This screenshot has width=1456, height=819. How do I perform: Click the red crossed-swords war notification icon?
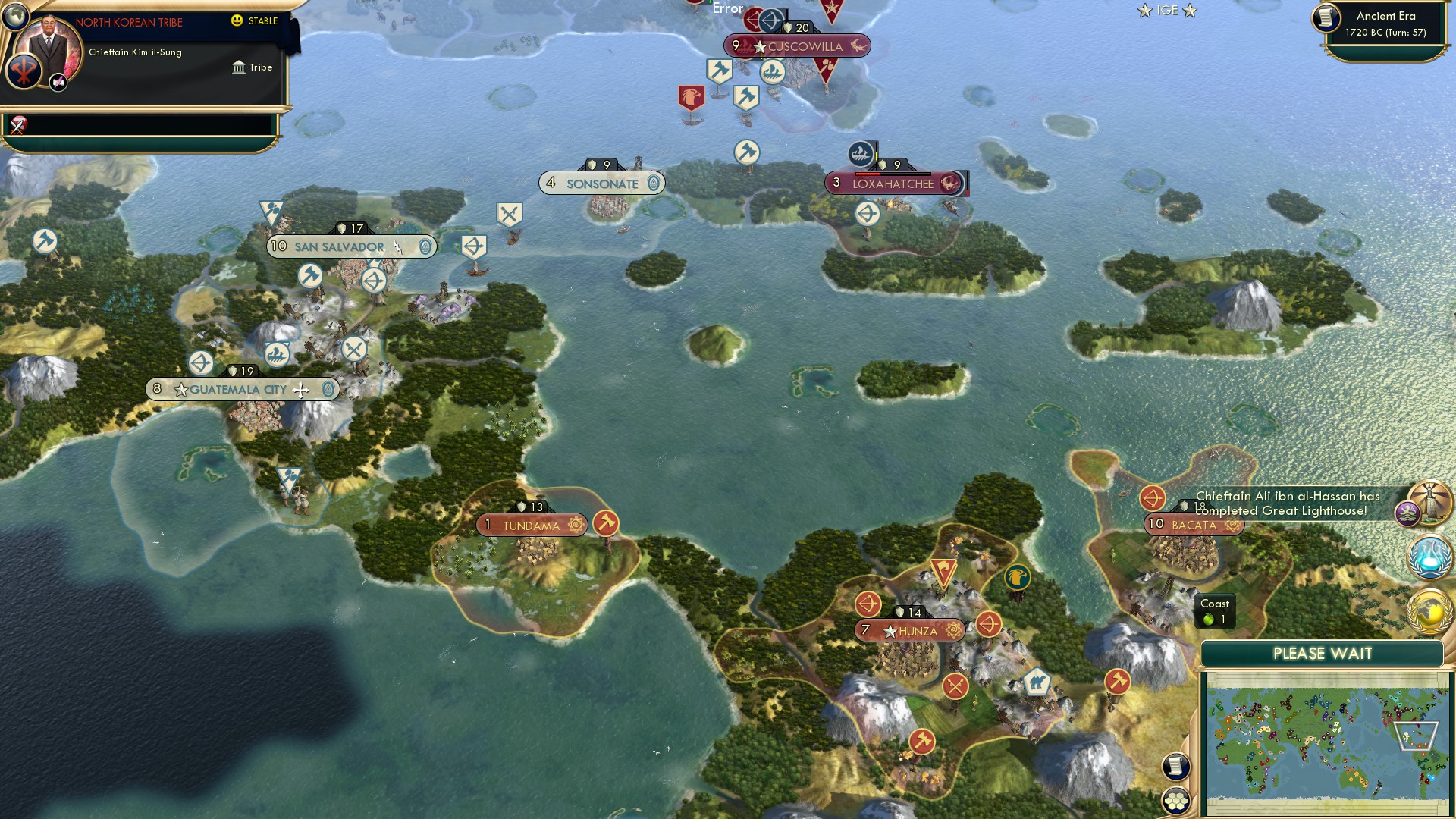17,127
